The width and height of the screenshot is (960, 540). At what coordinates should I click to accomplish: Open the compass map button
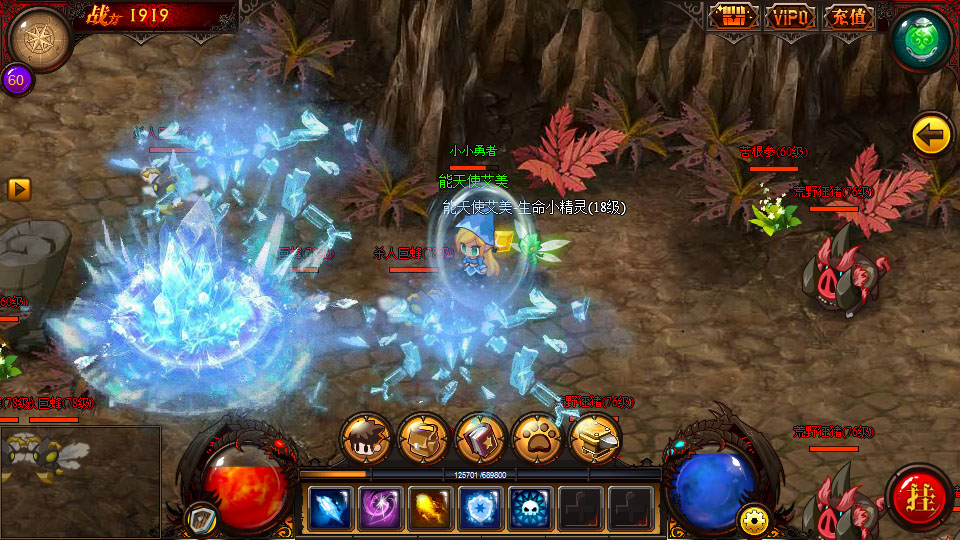tap(39, 37)
